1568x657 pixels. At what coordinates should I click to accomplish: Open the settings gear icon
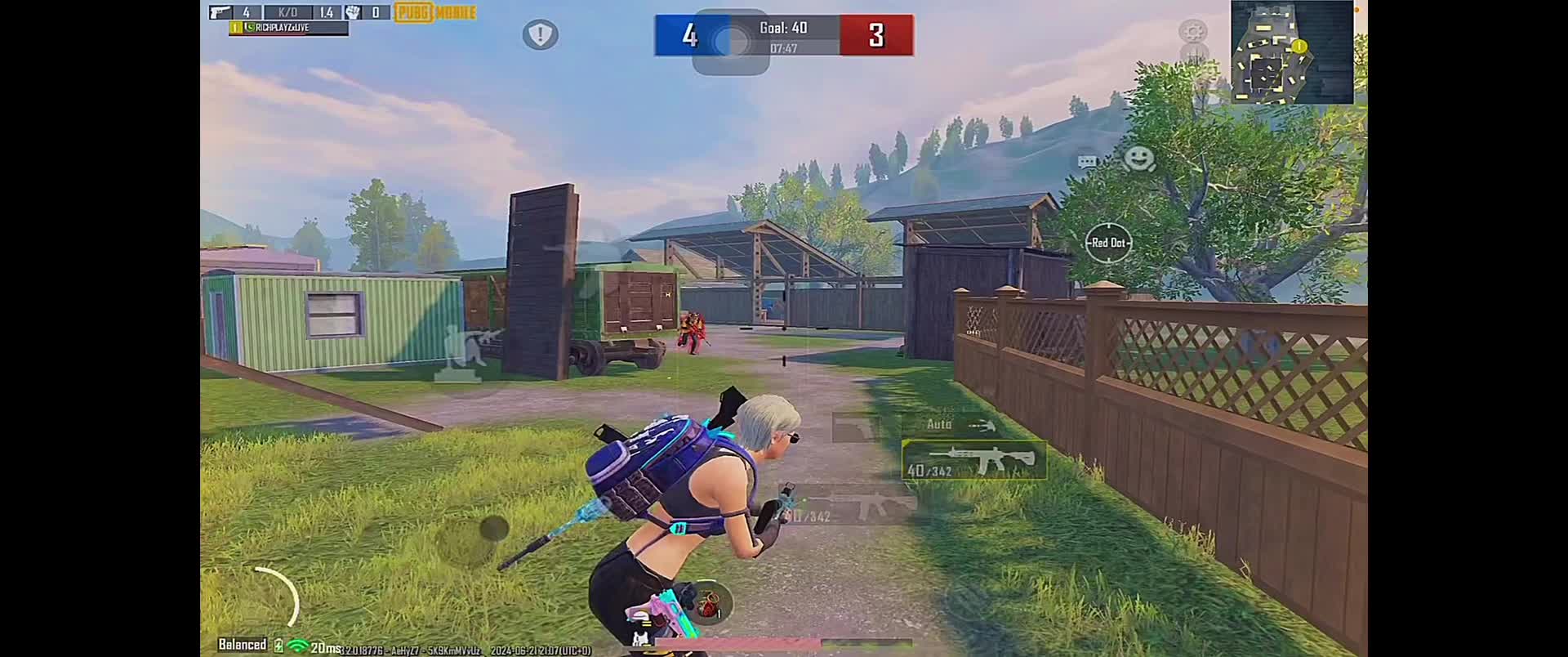point(1193,33)
